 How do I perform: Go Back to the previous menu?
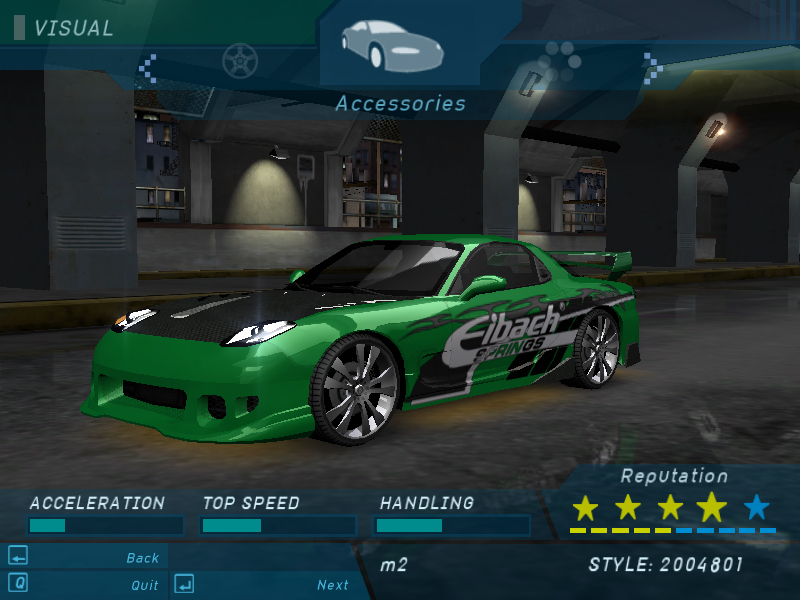[x=142, y=558]
